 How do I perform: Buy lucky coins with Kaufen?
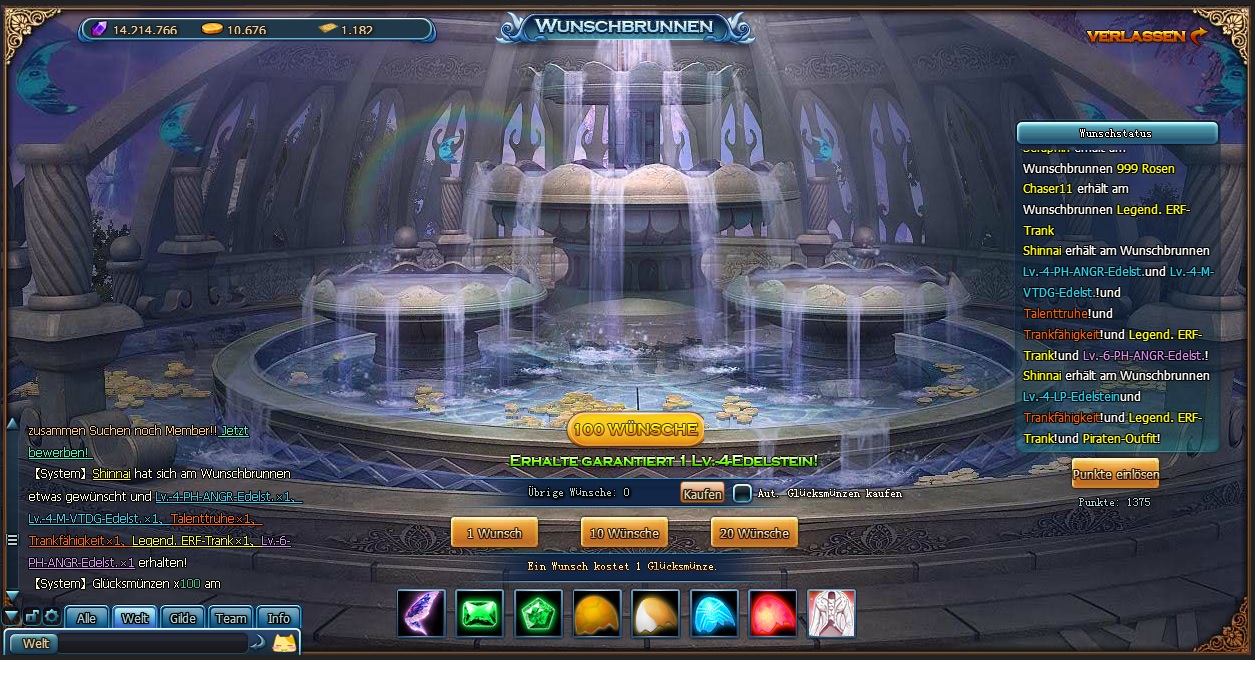point(702,494)
